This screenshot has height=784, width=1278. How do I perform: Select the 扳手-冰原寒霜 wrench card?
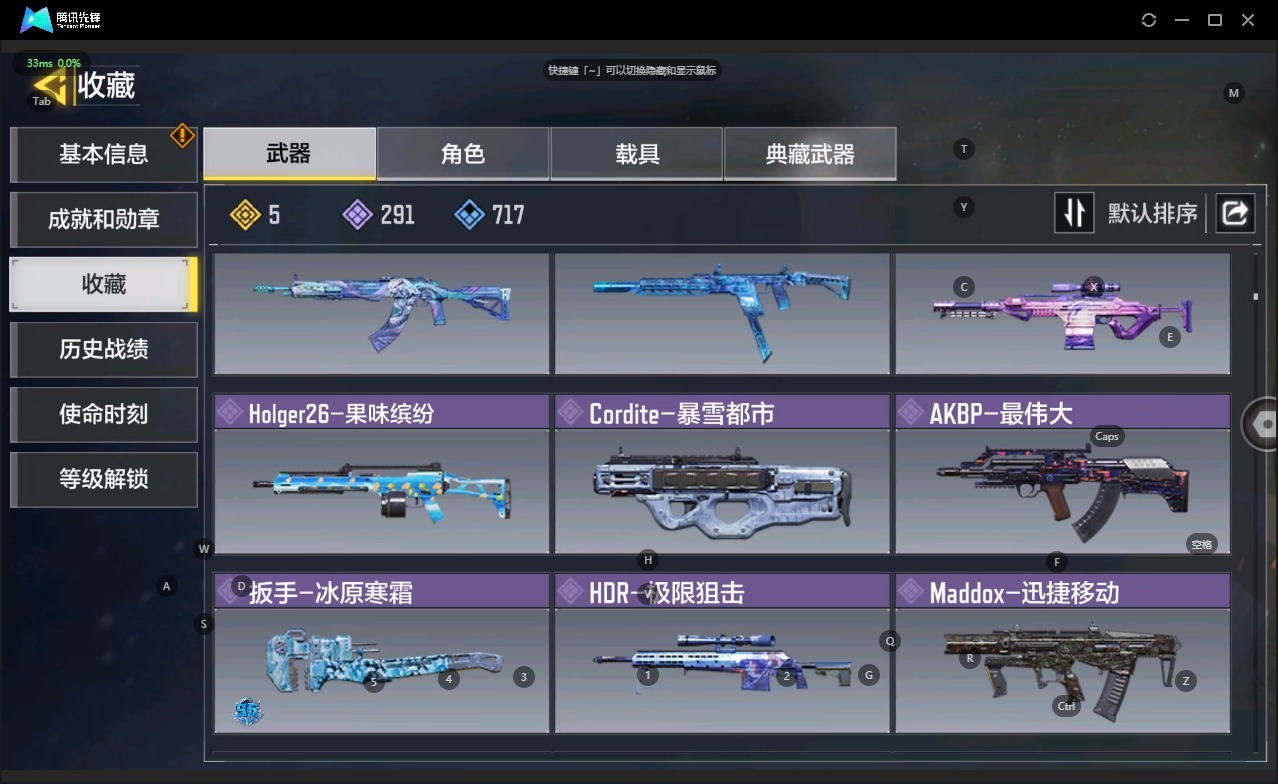pos(381,653)
